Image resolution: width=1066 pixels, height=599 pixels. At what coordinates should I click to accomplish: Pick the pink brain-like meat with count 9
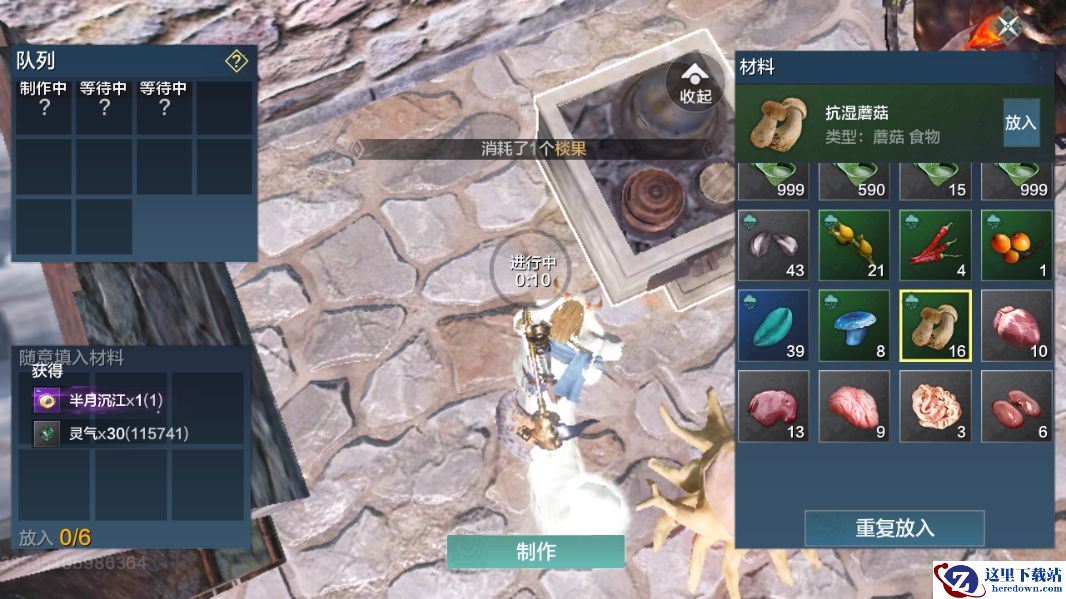[854, 406]
